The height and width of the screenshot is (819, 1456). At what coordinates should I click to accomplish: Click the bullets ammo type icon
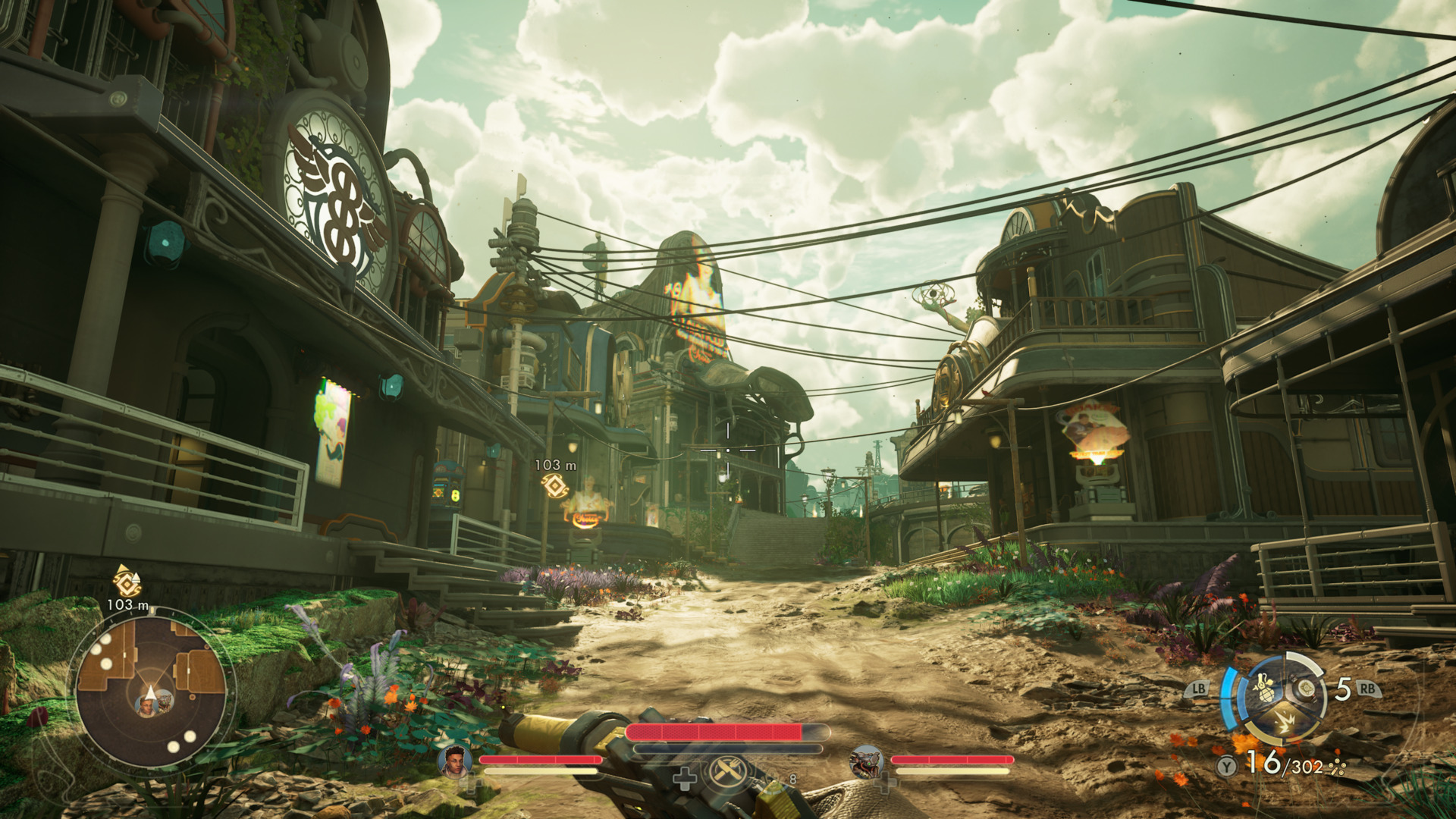[1338, 768]
